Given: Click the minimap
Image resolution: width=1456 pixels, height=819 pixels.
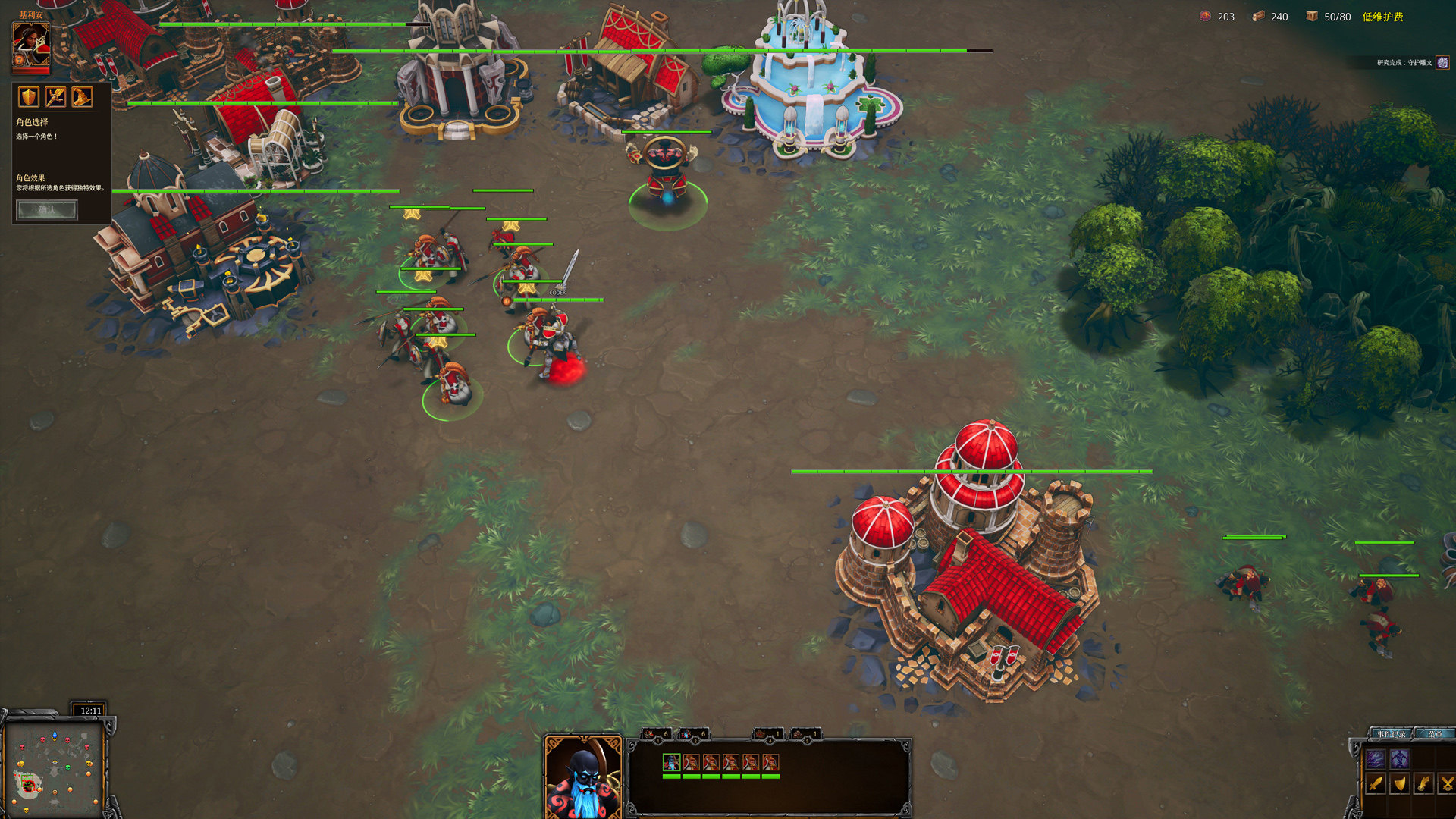Looking at the screenshot, I should (55, 767).
